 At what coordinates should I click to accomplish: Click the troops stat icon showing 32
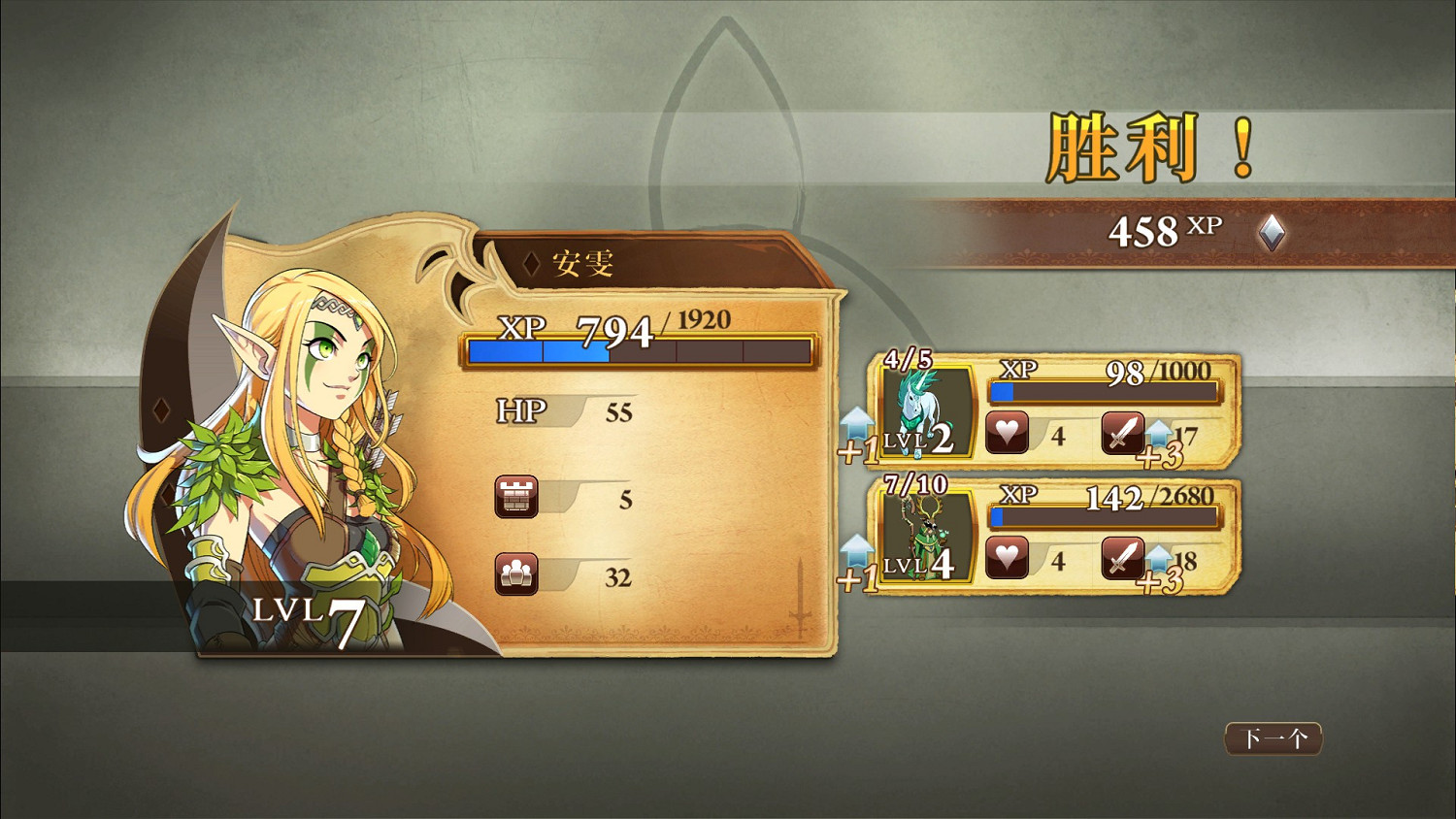point(517,573)
